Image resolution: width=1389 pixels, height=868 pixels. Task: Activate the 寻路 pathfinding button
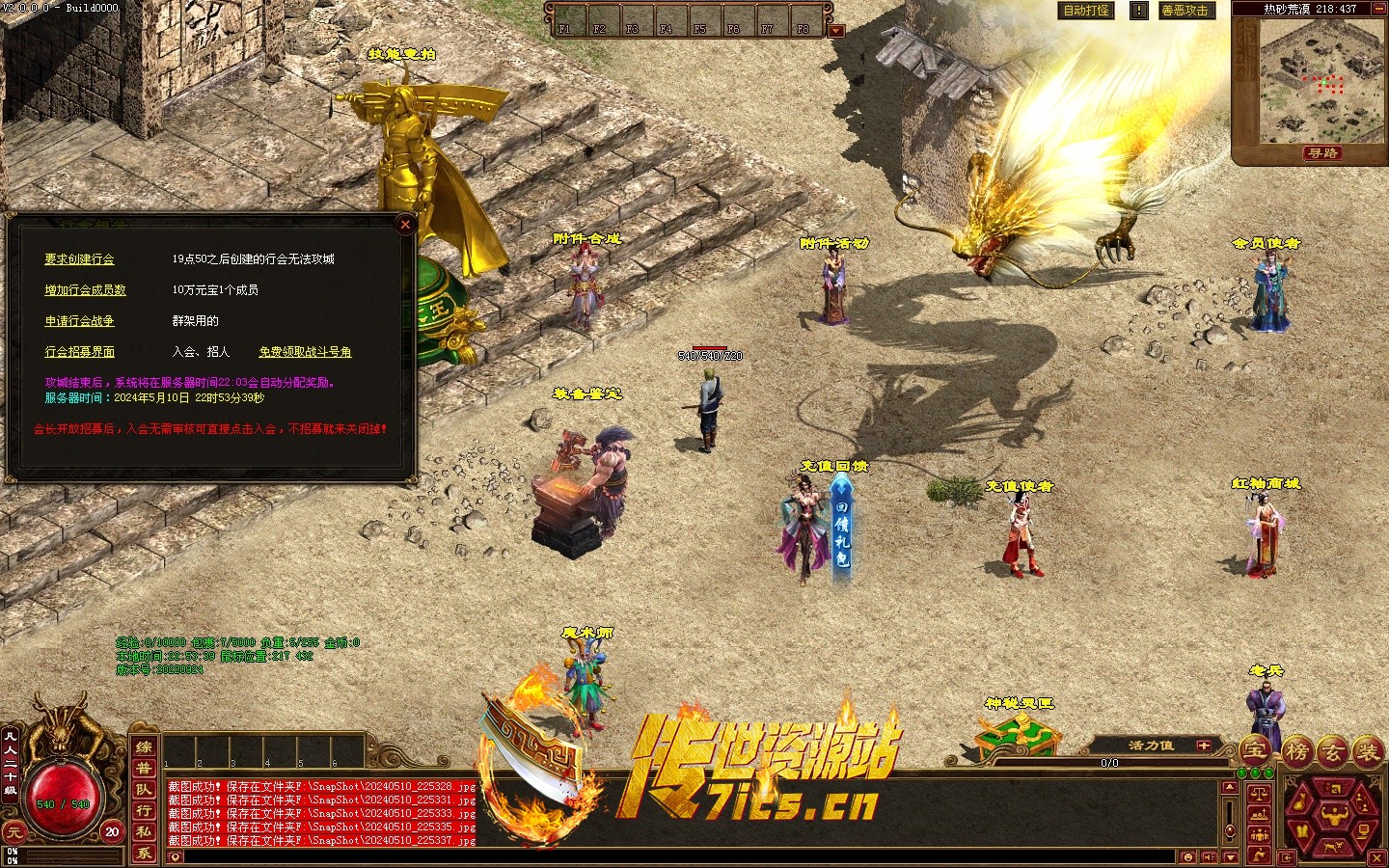click(1321, 153)
